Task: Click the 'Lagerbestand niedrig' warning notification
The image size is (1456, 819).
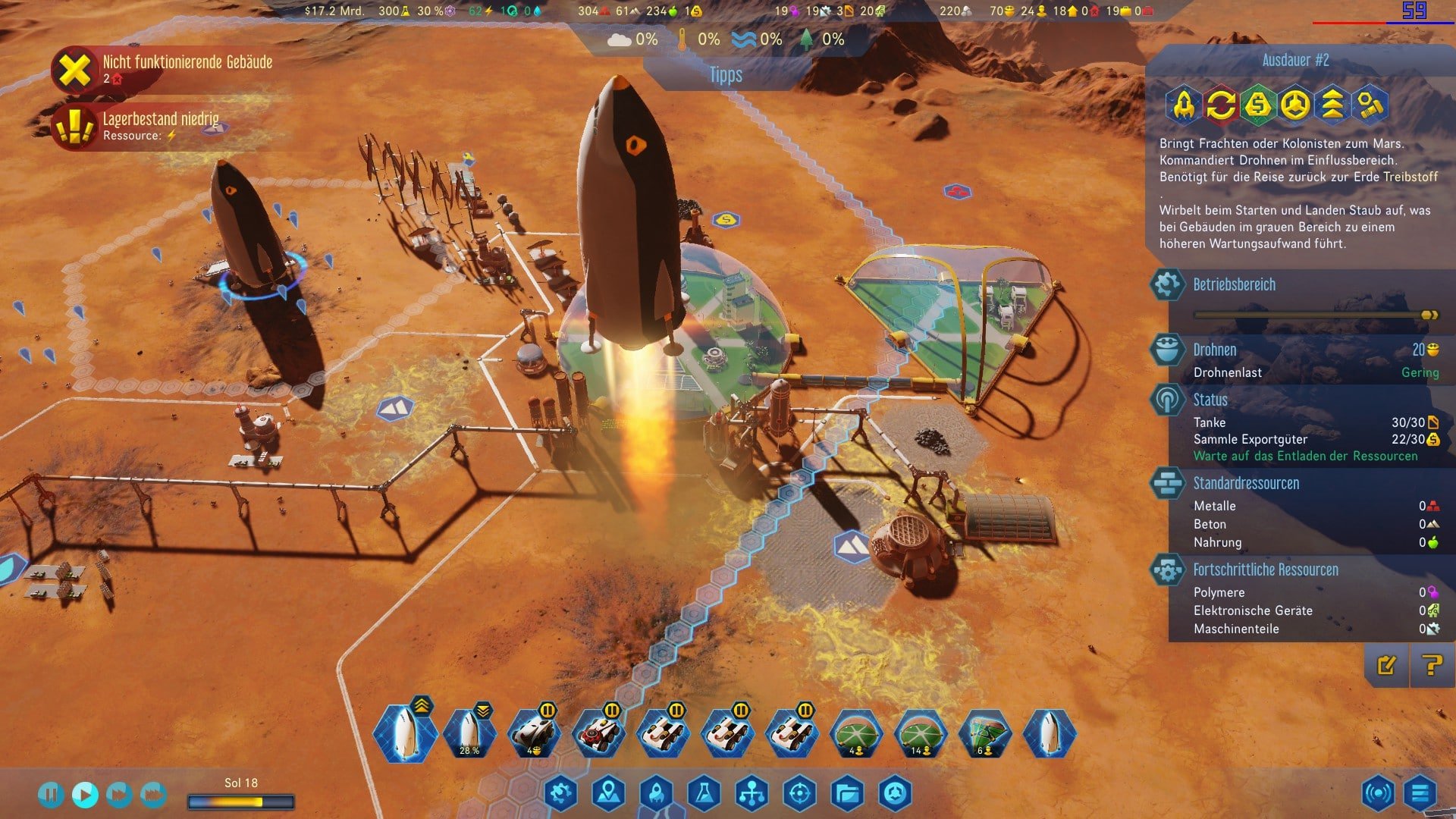Action: click(161, 125)
